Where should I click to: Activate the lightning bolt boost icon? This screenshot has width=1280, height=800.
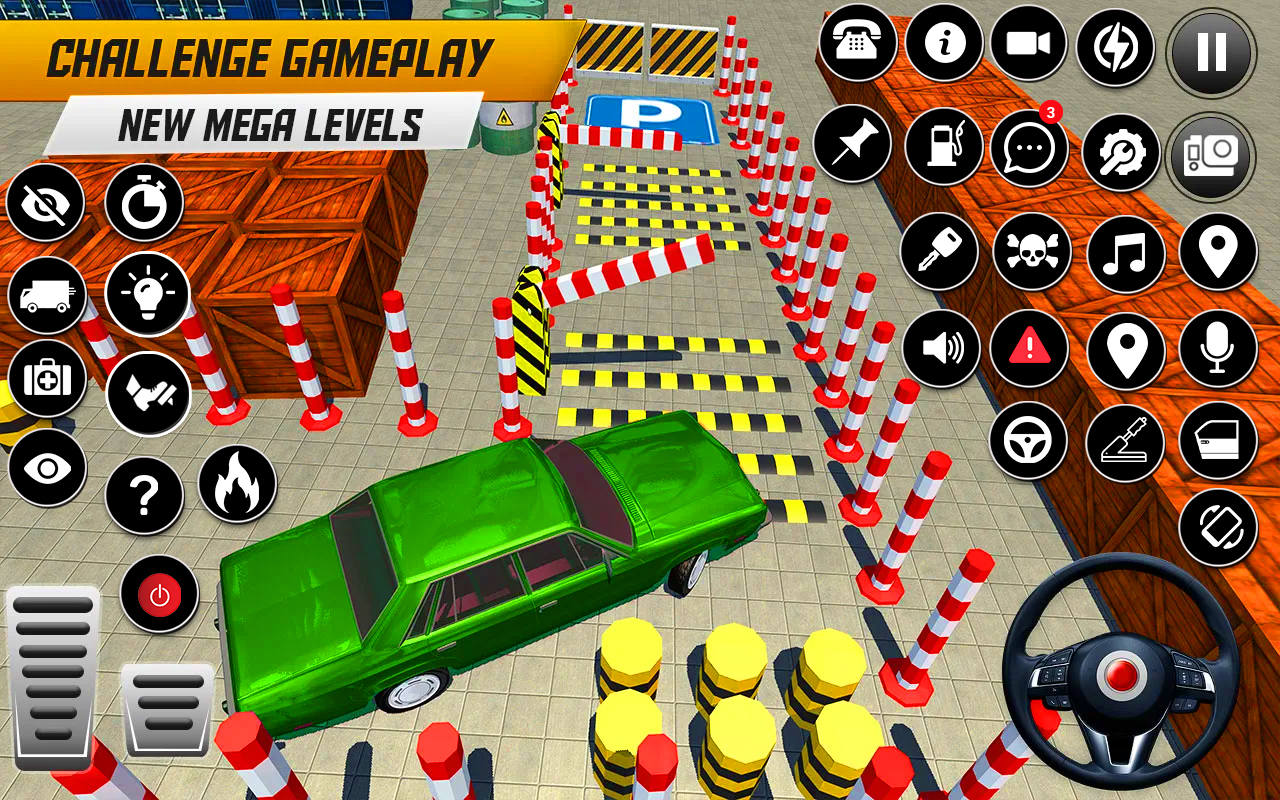1116,47
